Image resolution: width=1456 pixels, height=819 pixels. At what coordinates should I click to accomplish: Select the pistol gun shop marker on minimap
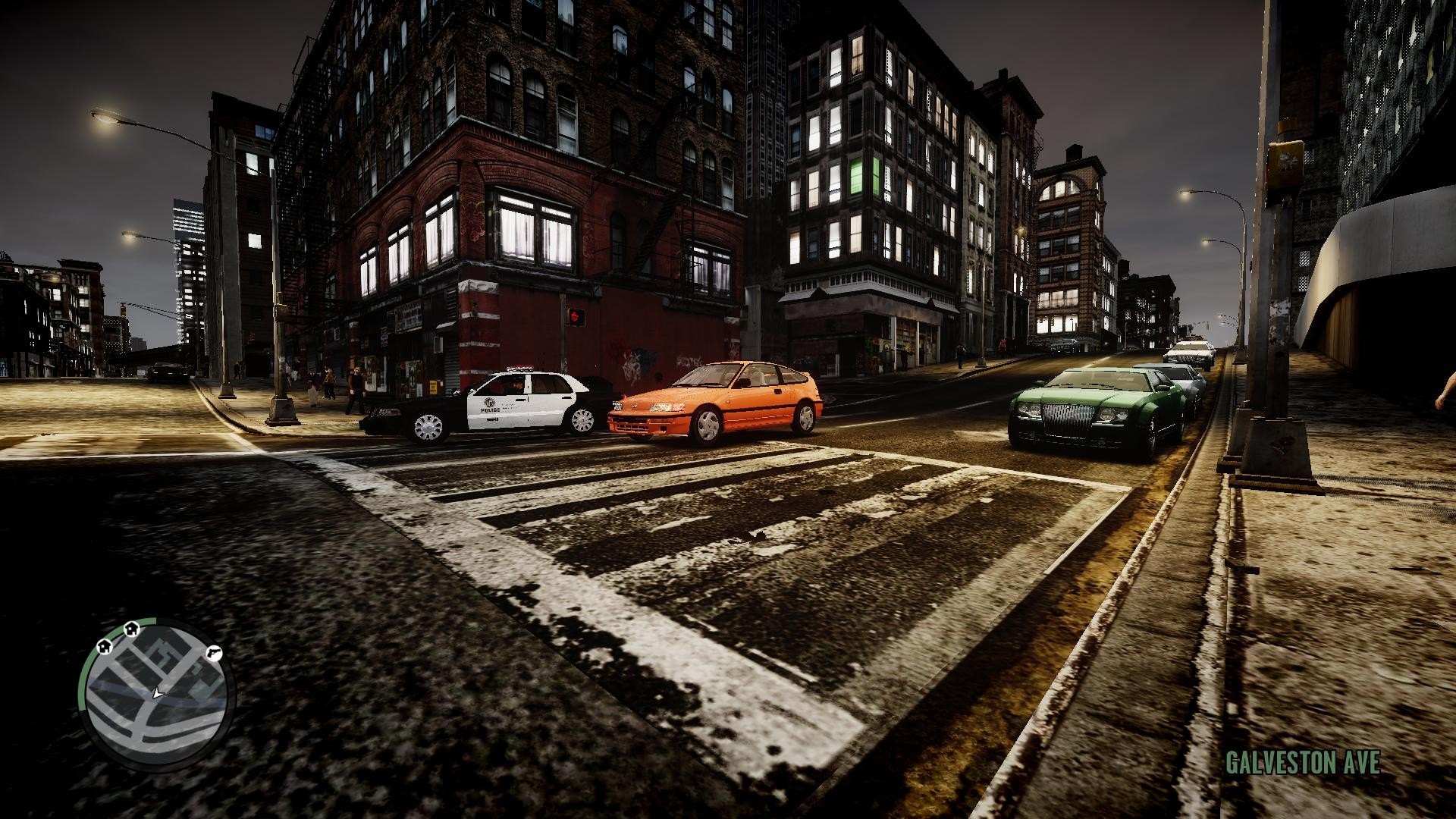(213, 651)
